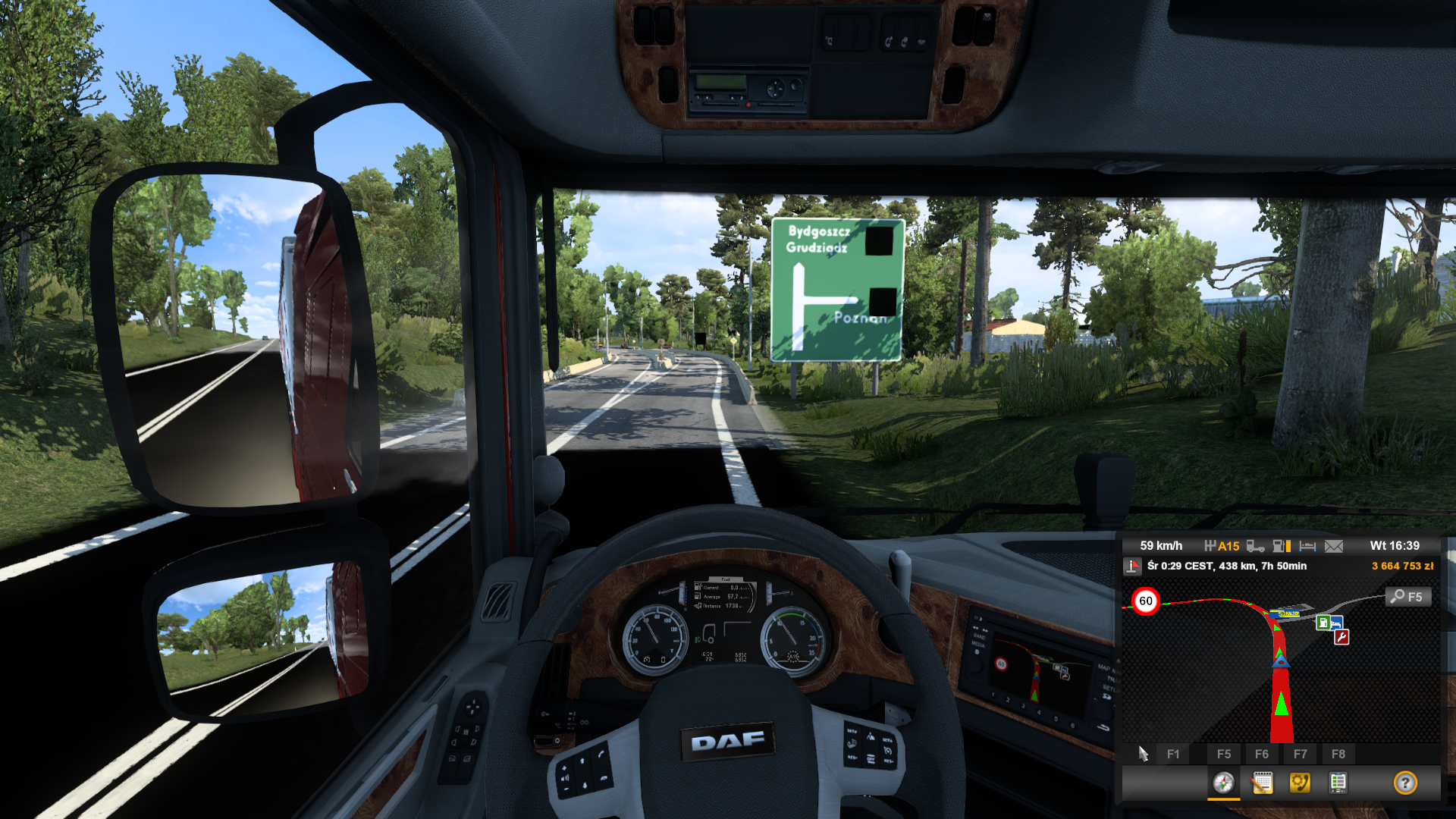
Task: Switch to the current job notepad tab
Action: 1262,783
